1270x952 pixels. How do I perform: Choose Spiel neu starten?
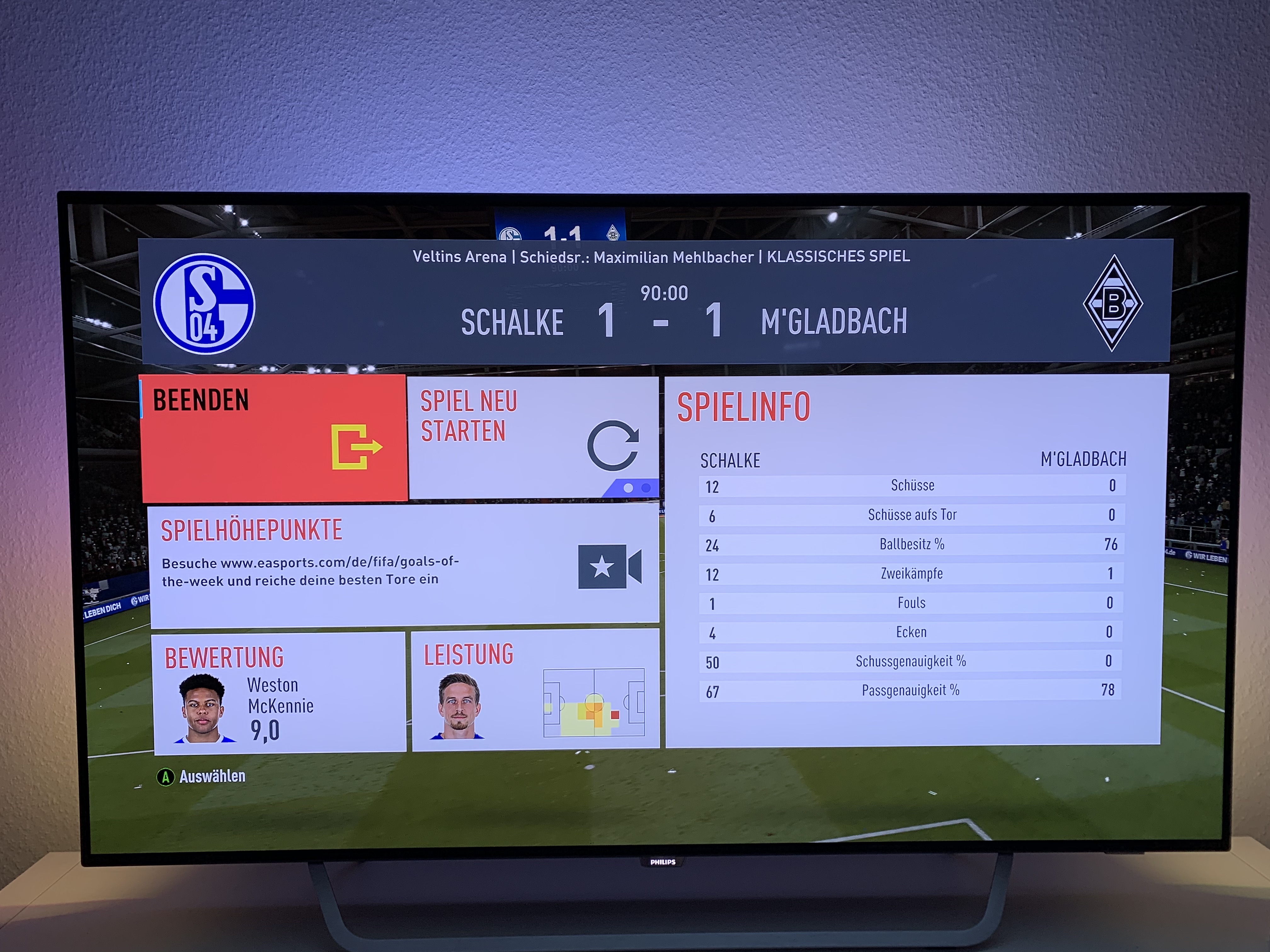point(533,437)
